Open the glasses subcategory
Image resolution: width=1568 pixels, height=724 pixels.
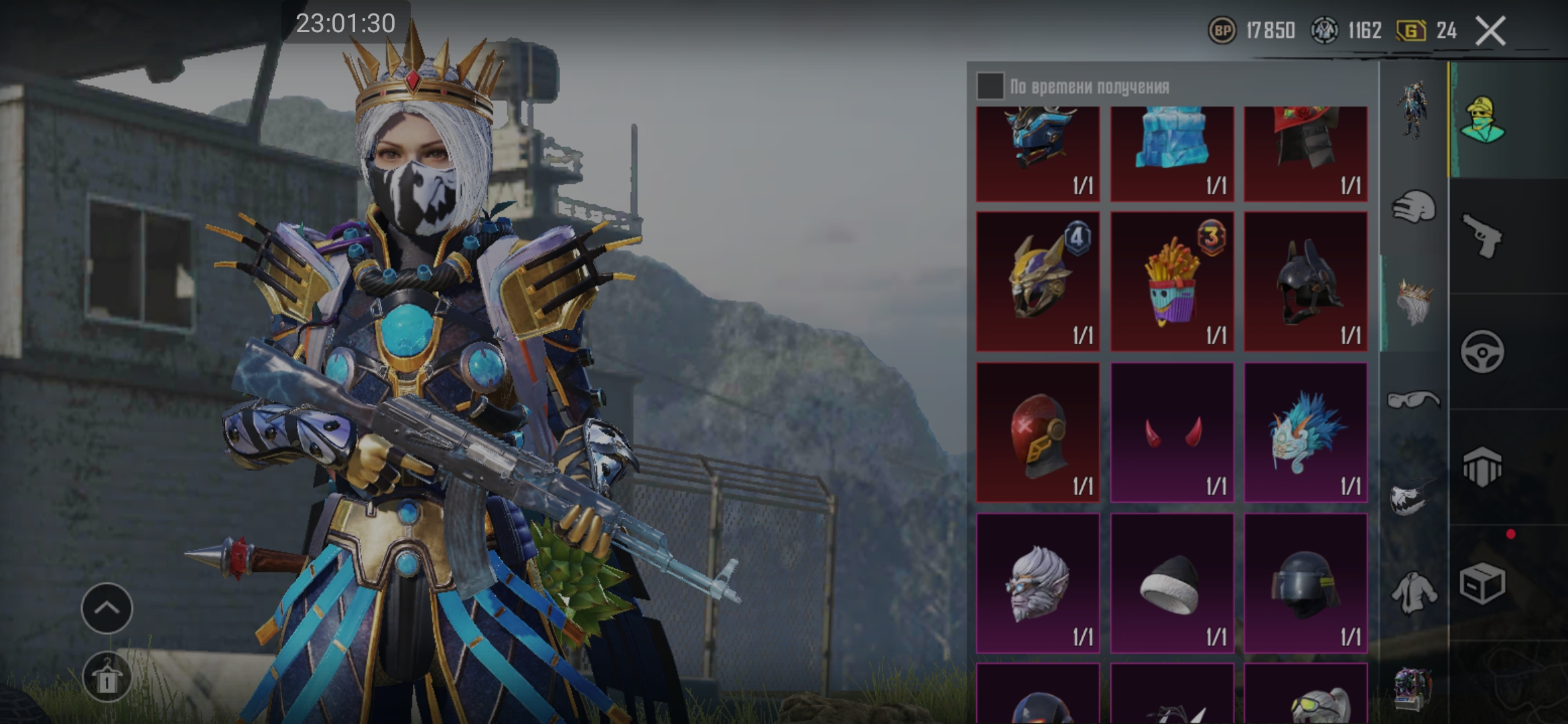point(1413,400)
